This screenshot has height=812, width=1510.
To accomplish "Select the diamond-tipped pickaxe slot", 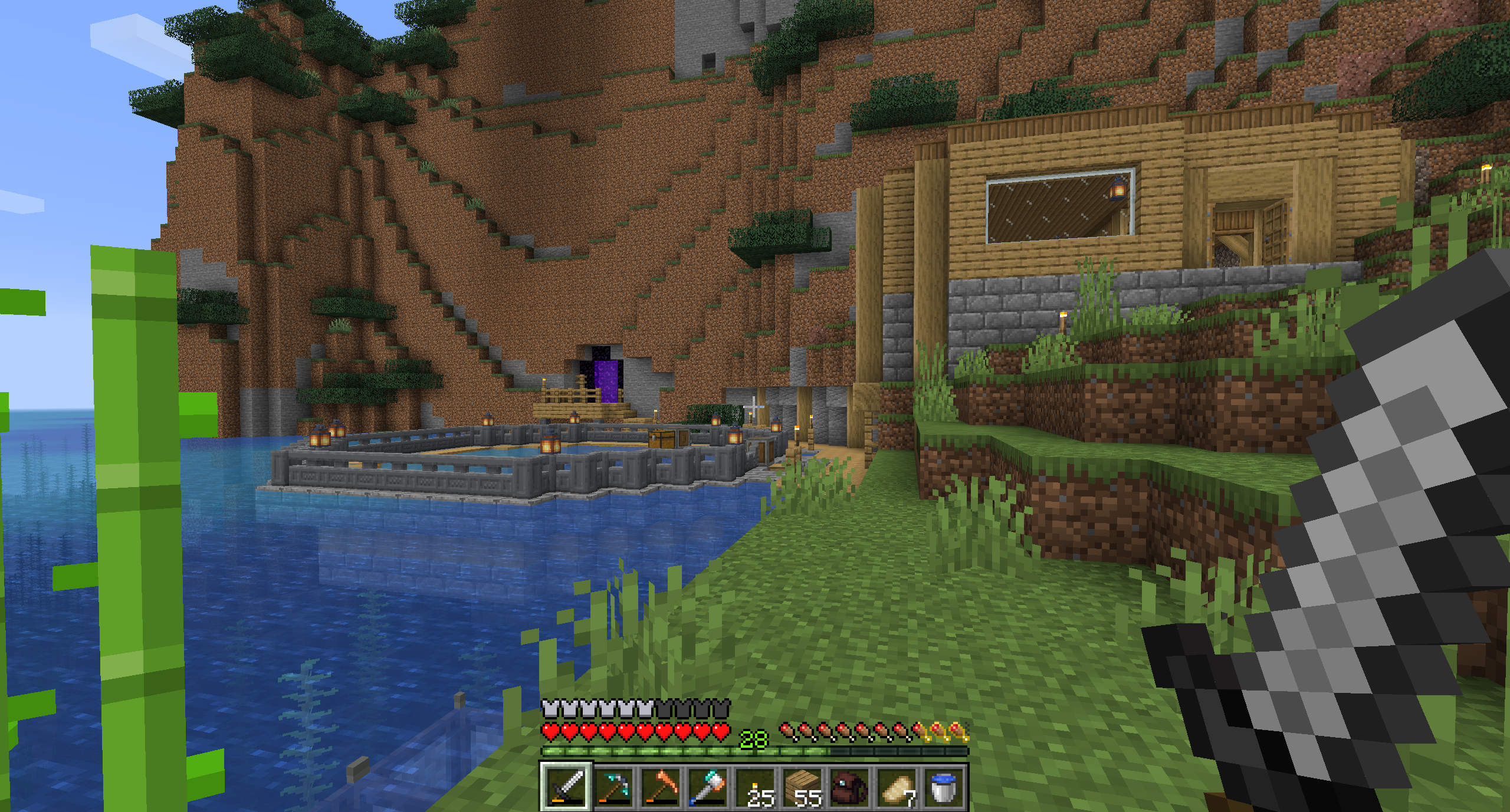I will coord(613,786).
